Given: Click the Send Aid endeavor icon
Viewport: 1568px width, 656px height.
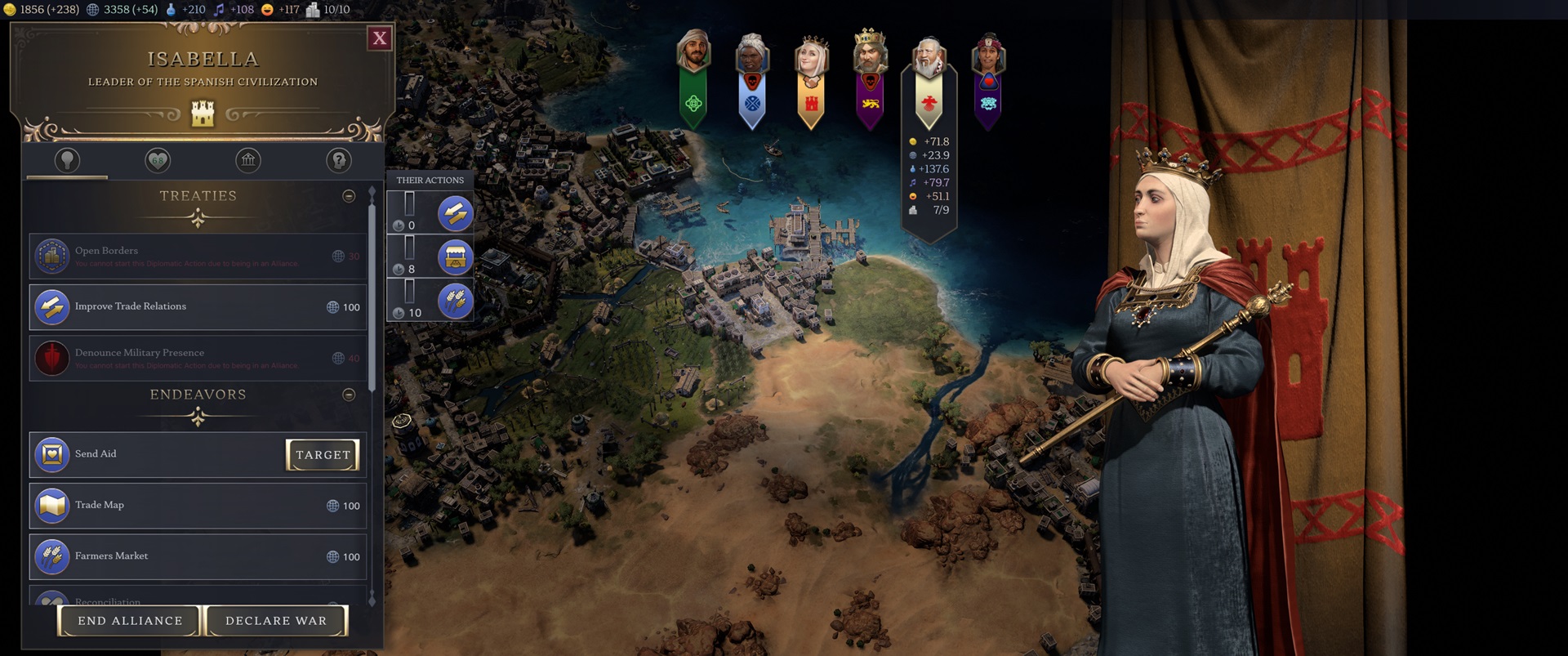Looking at the screenshot, I should (51, 454).
